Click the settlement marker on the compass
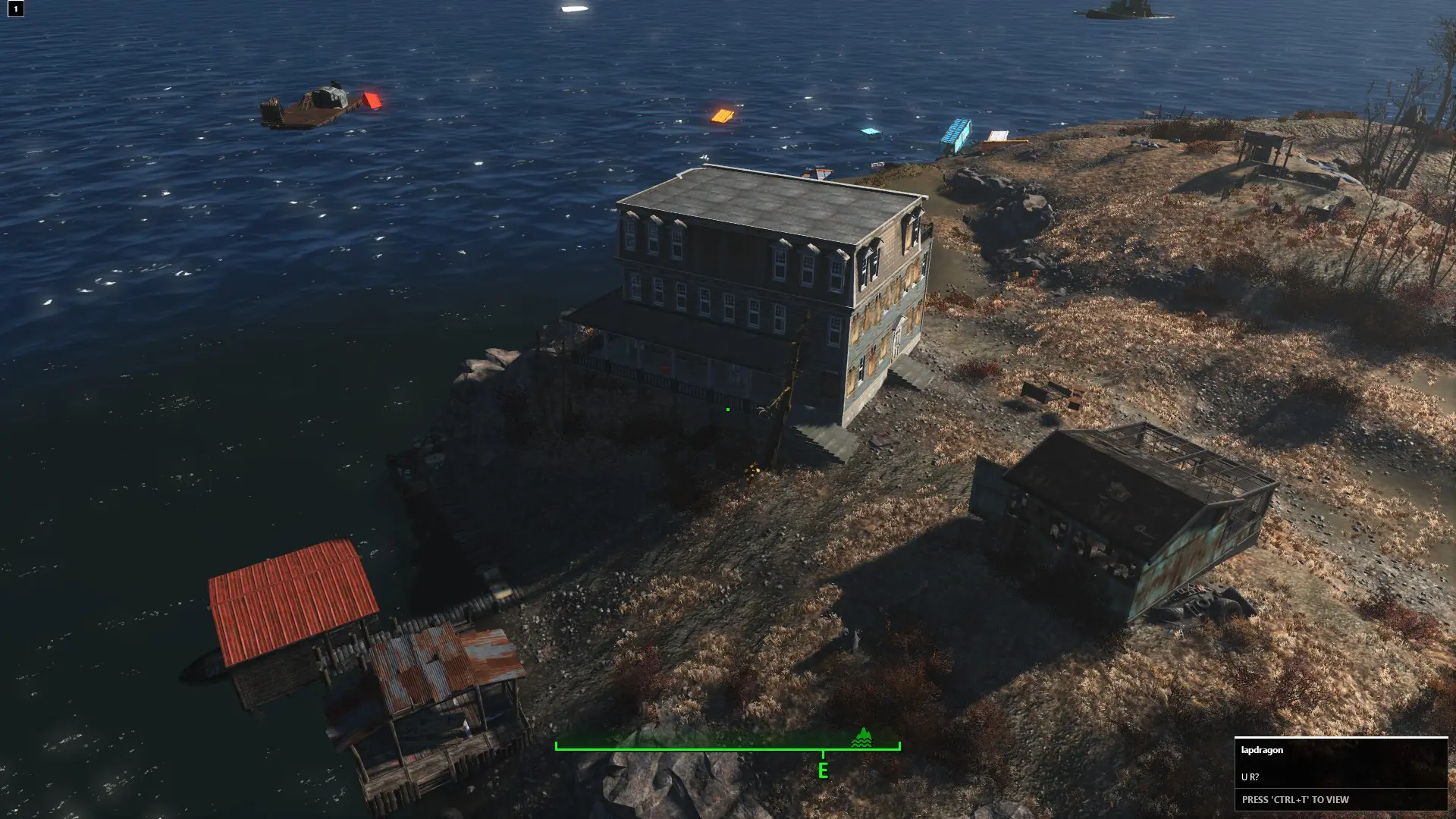The height and width of the screenshot is (819, 1456). 861,738
